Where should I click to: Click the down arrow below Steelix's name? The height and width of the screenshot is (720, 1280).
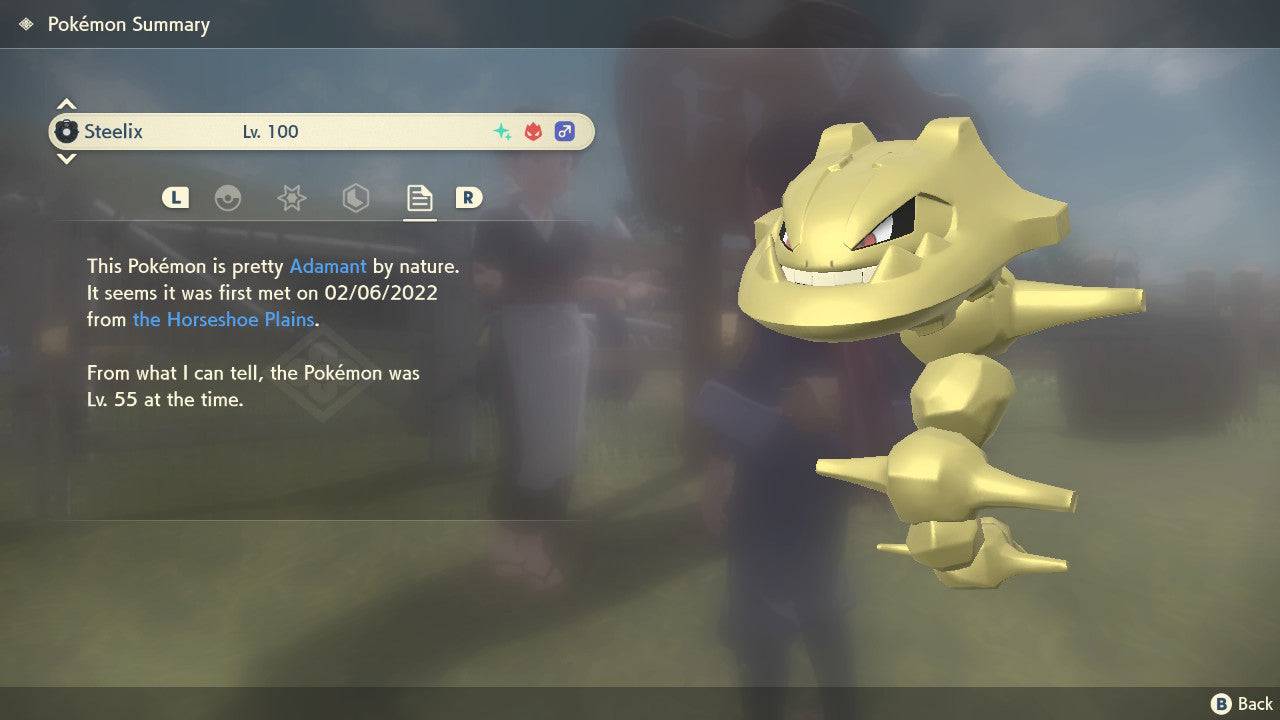tap(66, 159)
